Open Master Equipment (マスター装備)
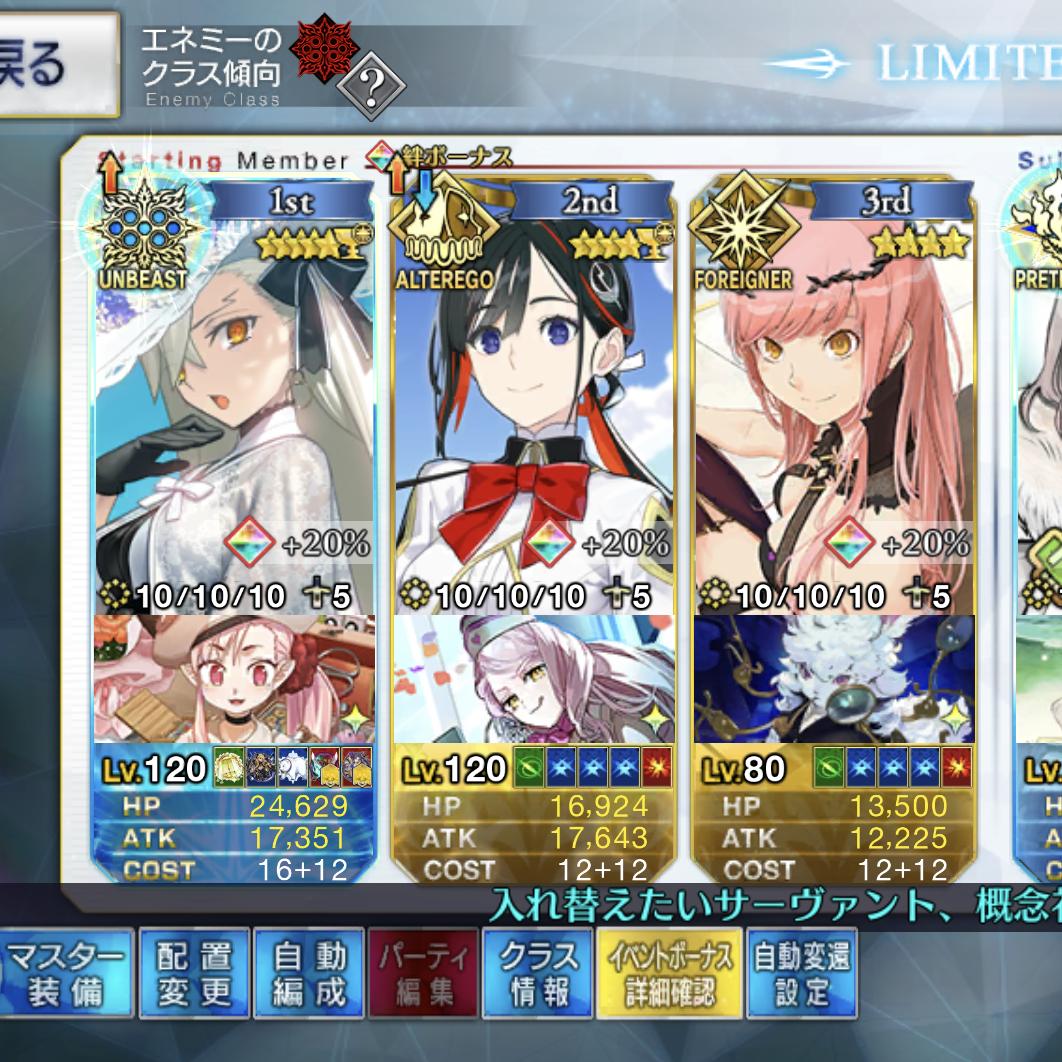 point(64,973)
